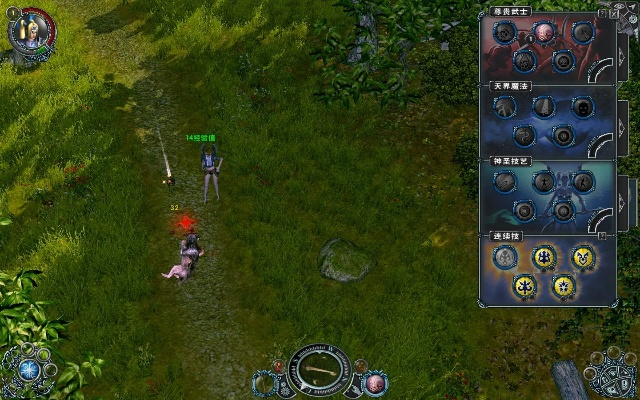Open the blue compass orb menu
The width and height of the screenshot is (640, 400).
(29, 368)
